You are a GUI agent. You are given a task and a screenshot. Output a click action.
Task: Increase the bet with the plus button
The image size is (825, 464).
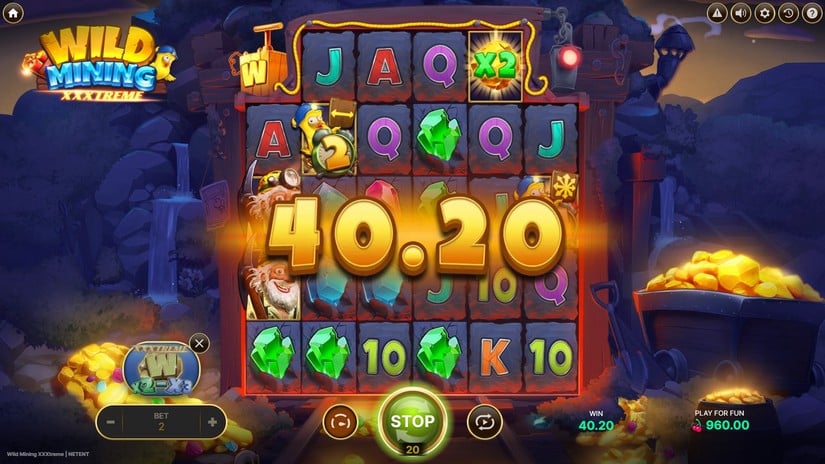tap(212, 422)
